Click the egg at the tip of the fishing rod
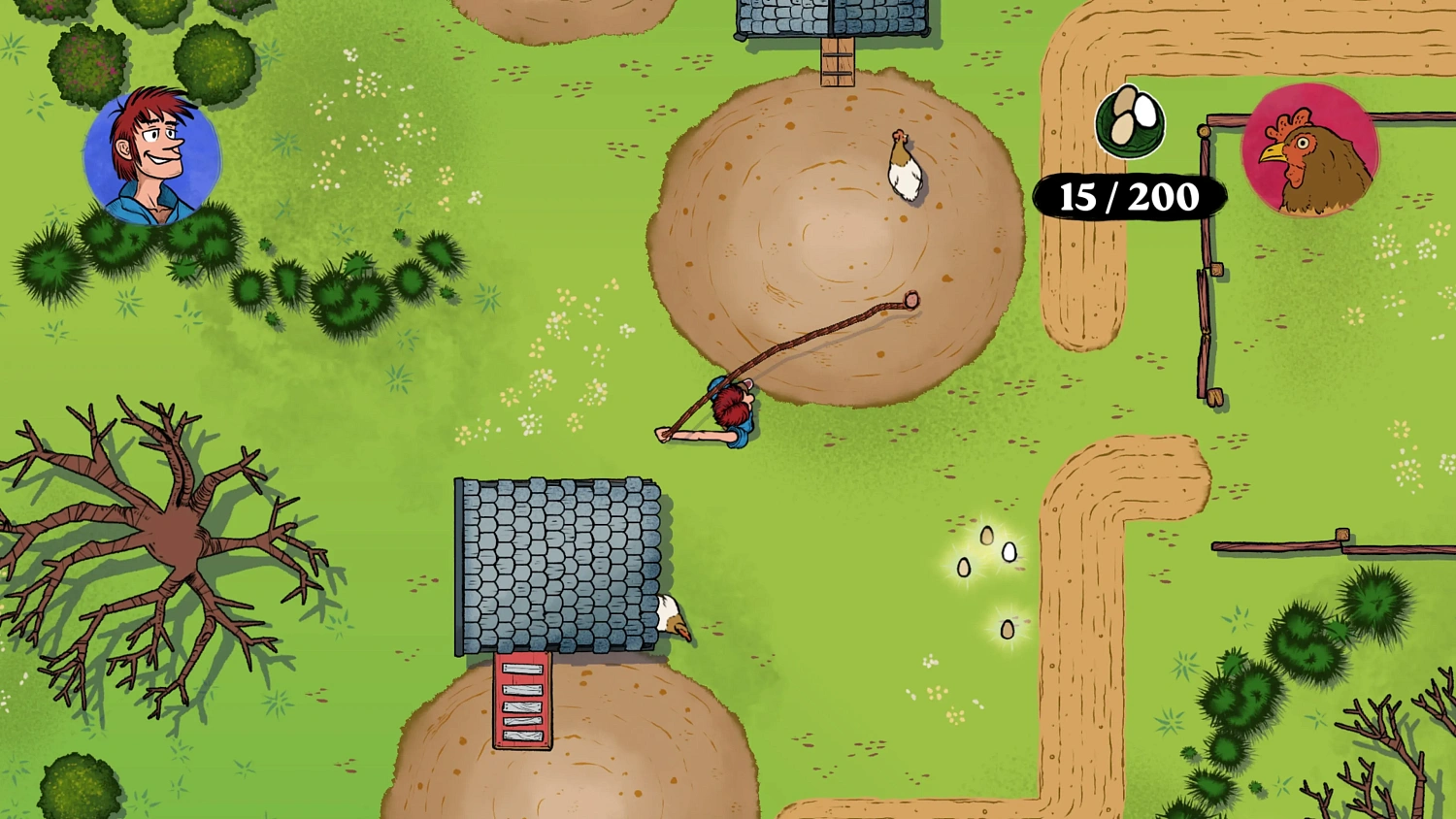 (x=910, y=300)
